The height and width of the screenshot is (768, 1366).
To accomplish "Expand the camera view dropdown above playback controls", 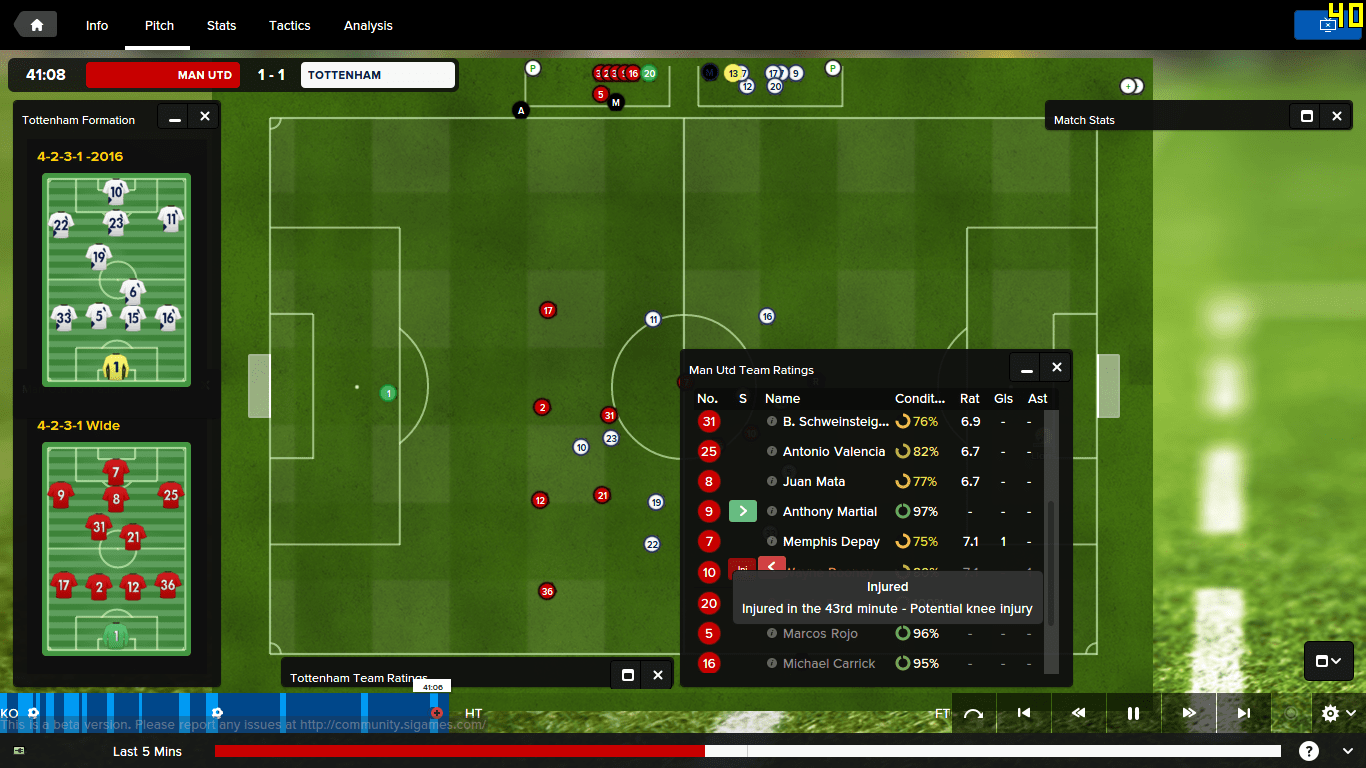I will coord(1328,661).
